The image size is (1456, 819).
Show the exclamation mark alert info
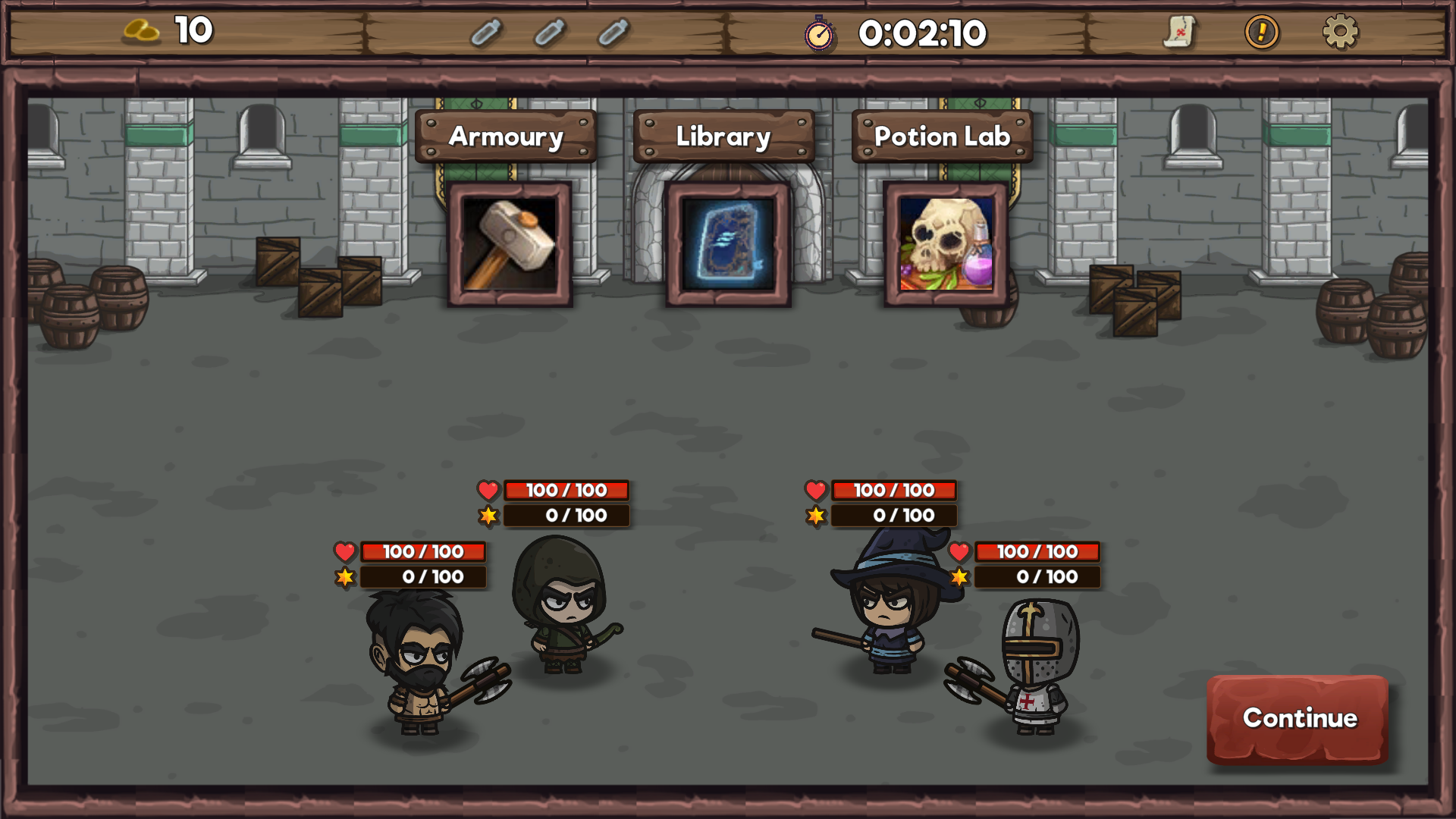click(x=1261, y=33)
